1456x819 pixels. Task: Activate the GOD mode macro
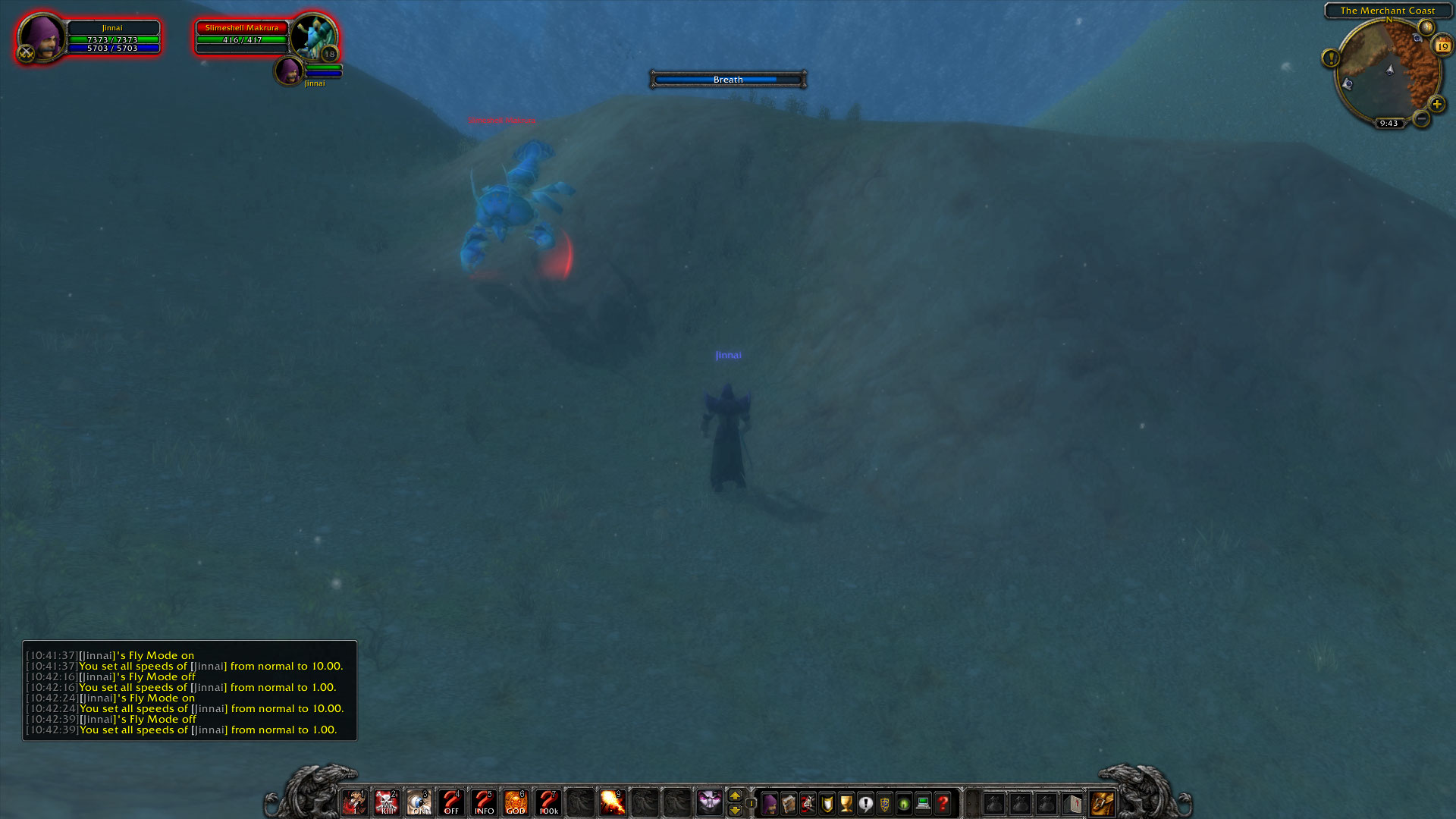[516, 802]
